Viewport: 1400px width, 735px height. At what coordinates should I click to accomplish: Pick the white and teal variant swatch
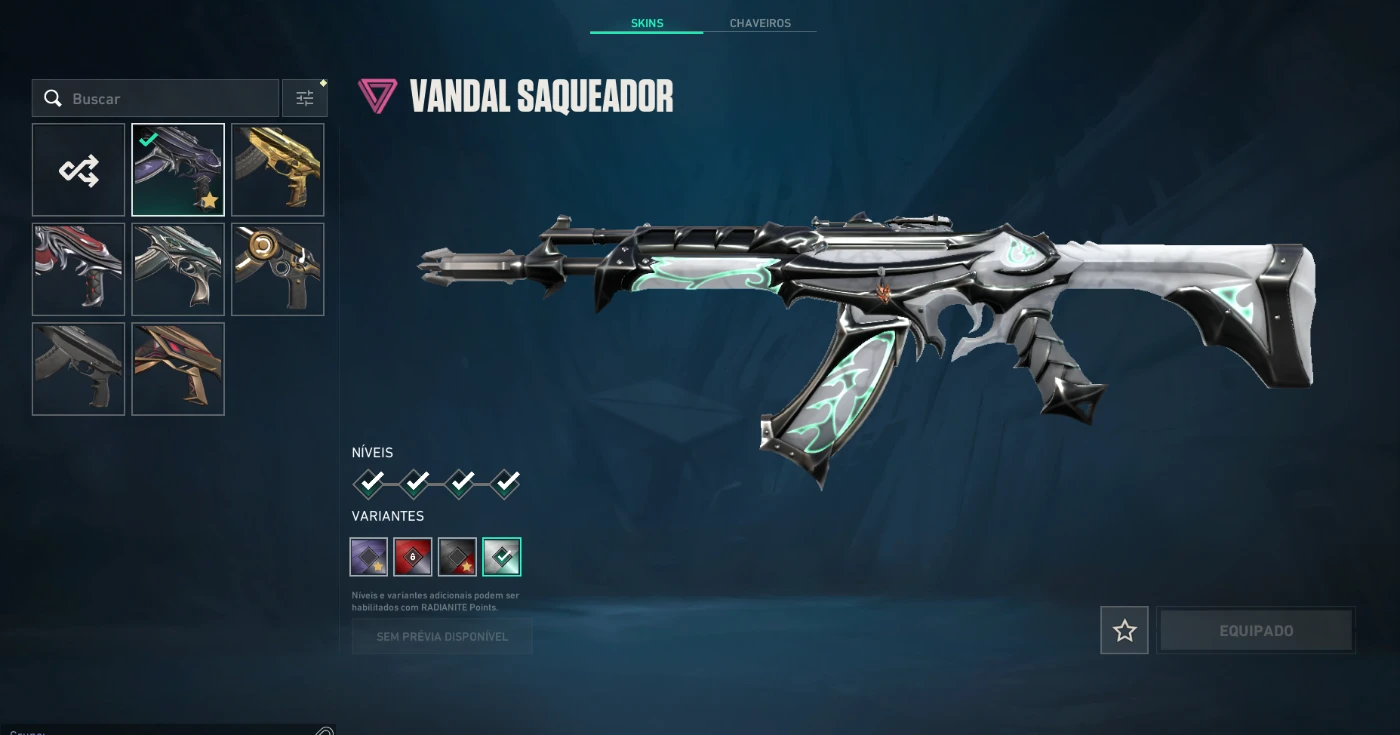(x=501, y=557)
